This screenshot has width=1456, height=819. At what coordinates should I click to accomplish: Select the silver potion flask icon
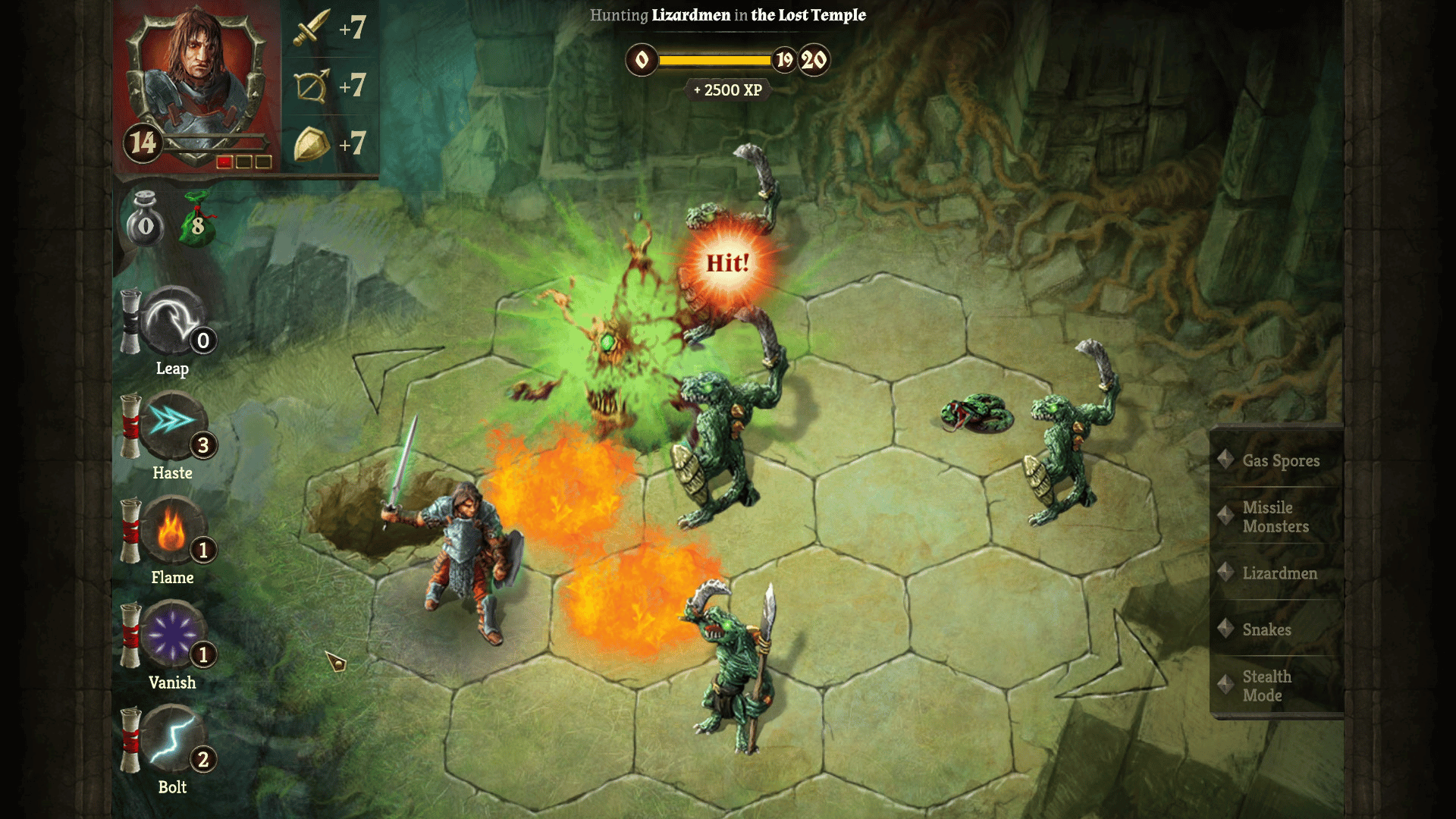pos(145,220)
